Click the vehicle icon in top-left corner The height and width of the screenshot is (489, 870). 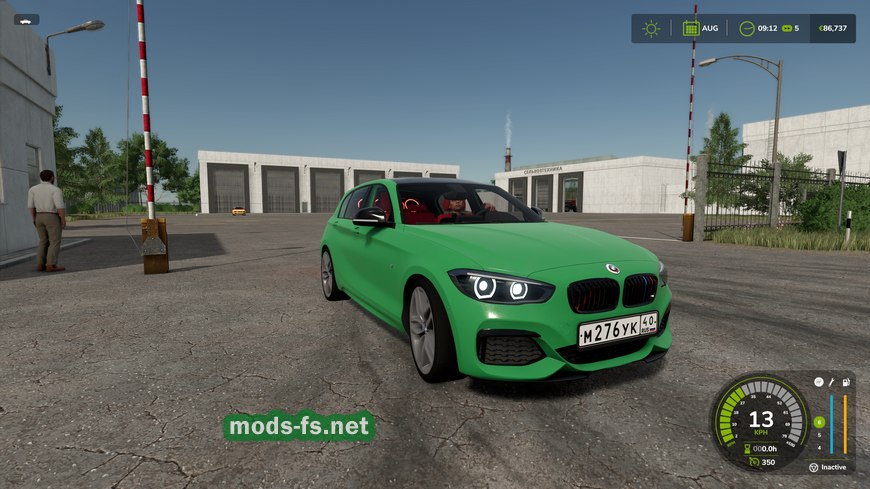26,19
